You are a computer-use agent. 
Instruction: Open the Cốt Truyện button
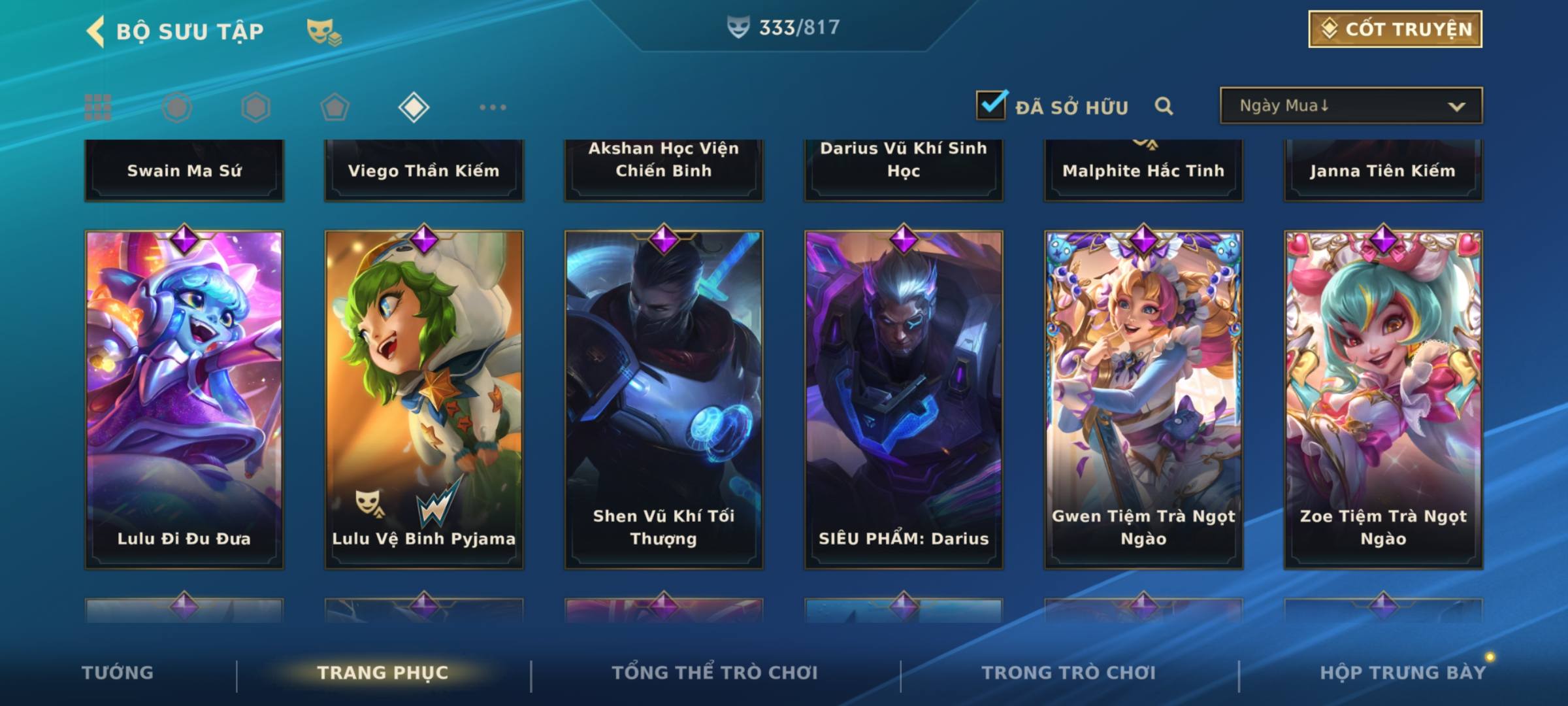pos(1395,29)
